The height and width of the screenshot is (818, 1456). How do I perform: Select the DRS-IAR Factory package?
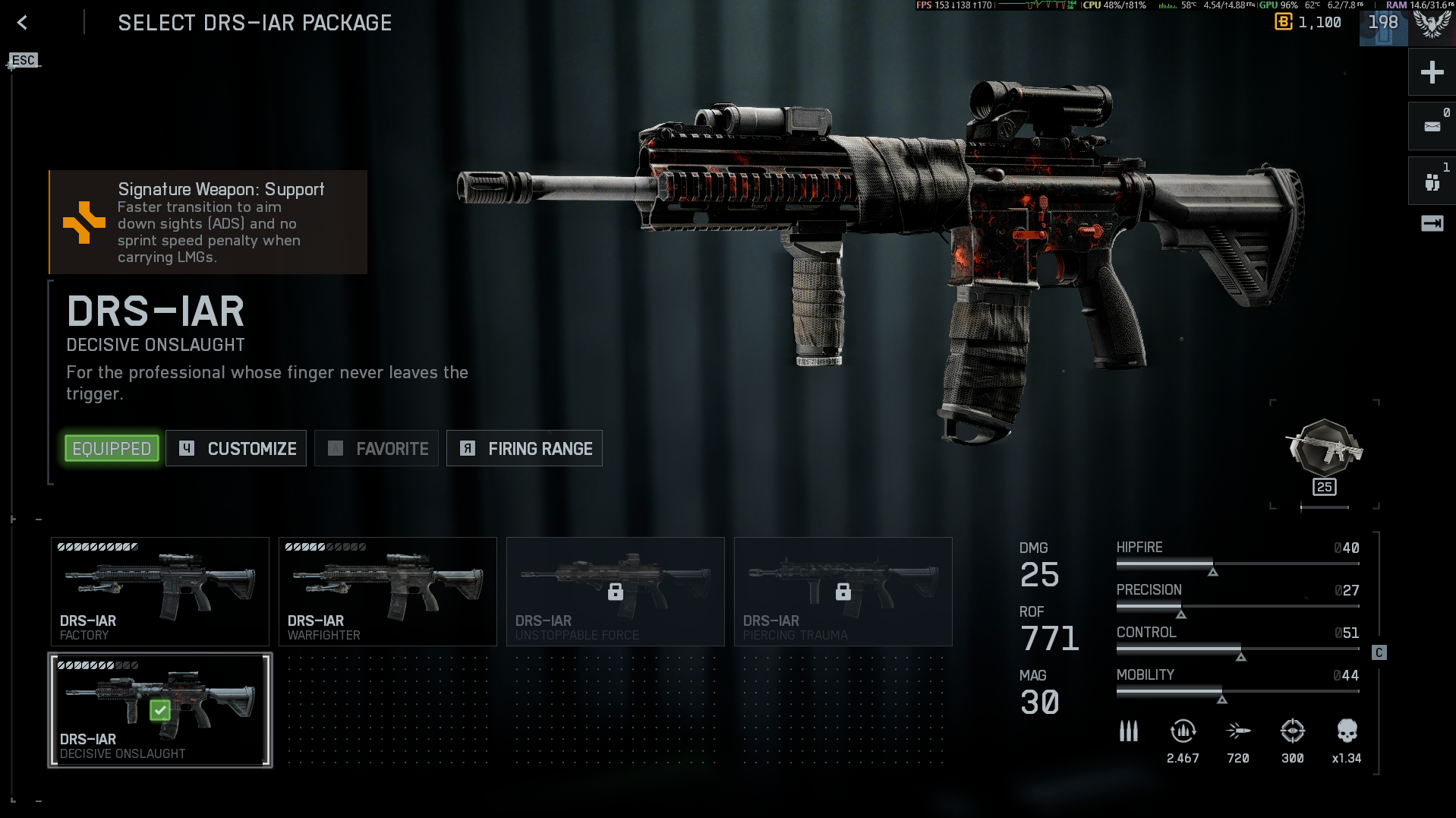[160, 592]
